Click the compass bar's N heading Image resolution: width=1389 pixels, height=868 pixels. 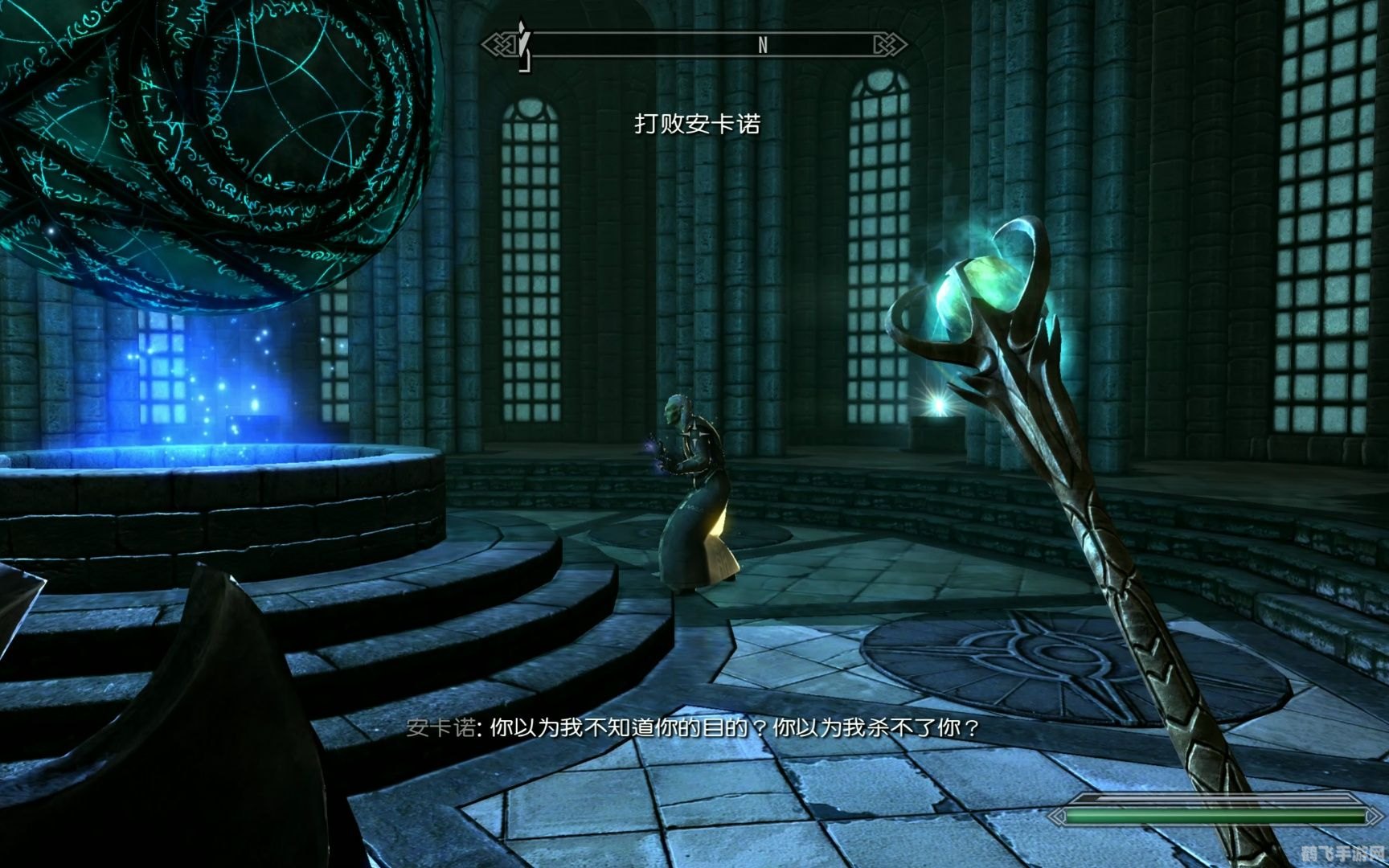[x=762, y=46]
